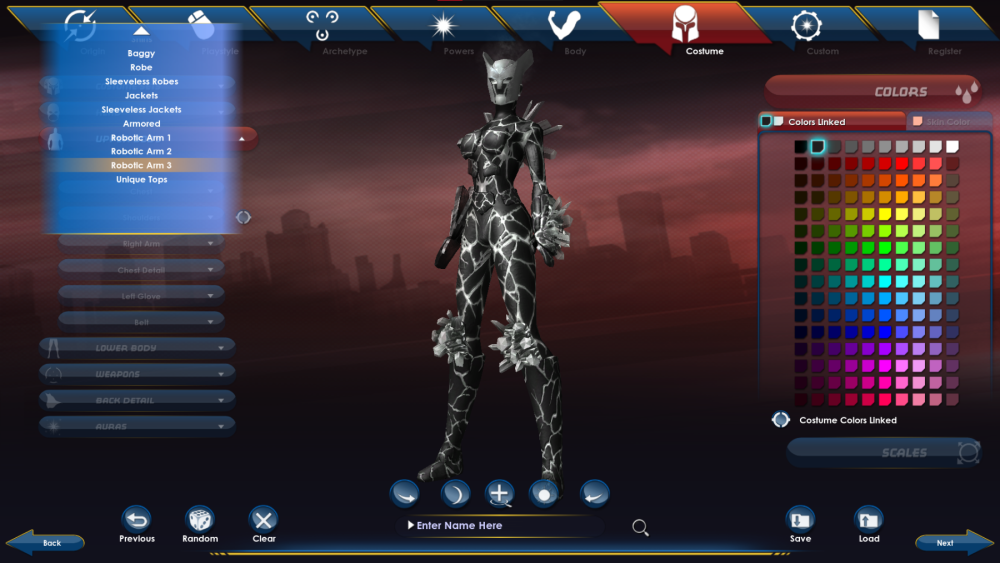The image size is (1000, 563).
Task: Switch to the Skin Color tab
Action: (x=943, y=121)
